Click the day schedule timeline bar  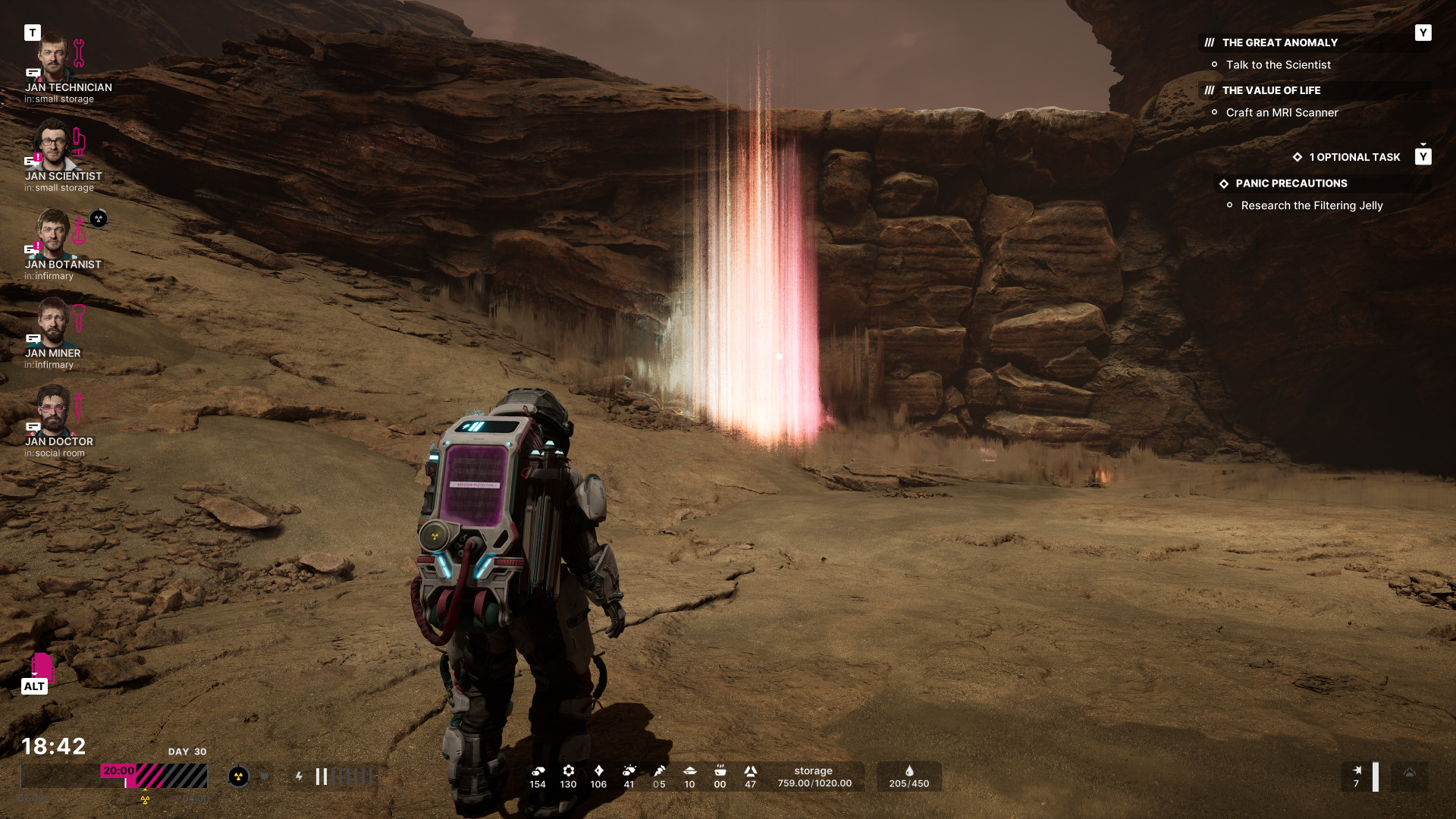click(x=114, y=777)
